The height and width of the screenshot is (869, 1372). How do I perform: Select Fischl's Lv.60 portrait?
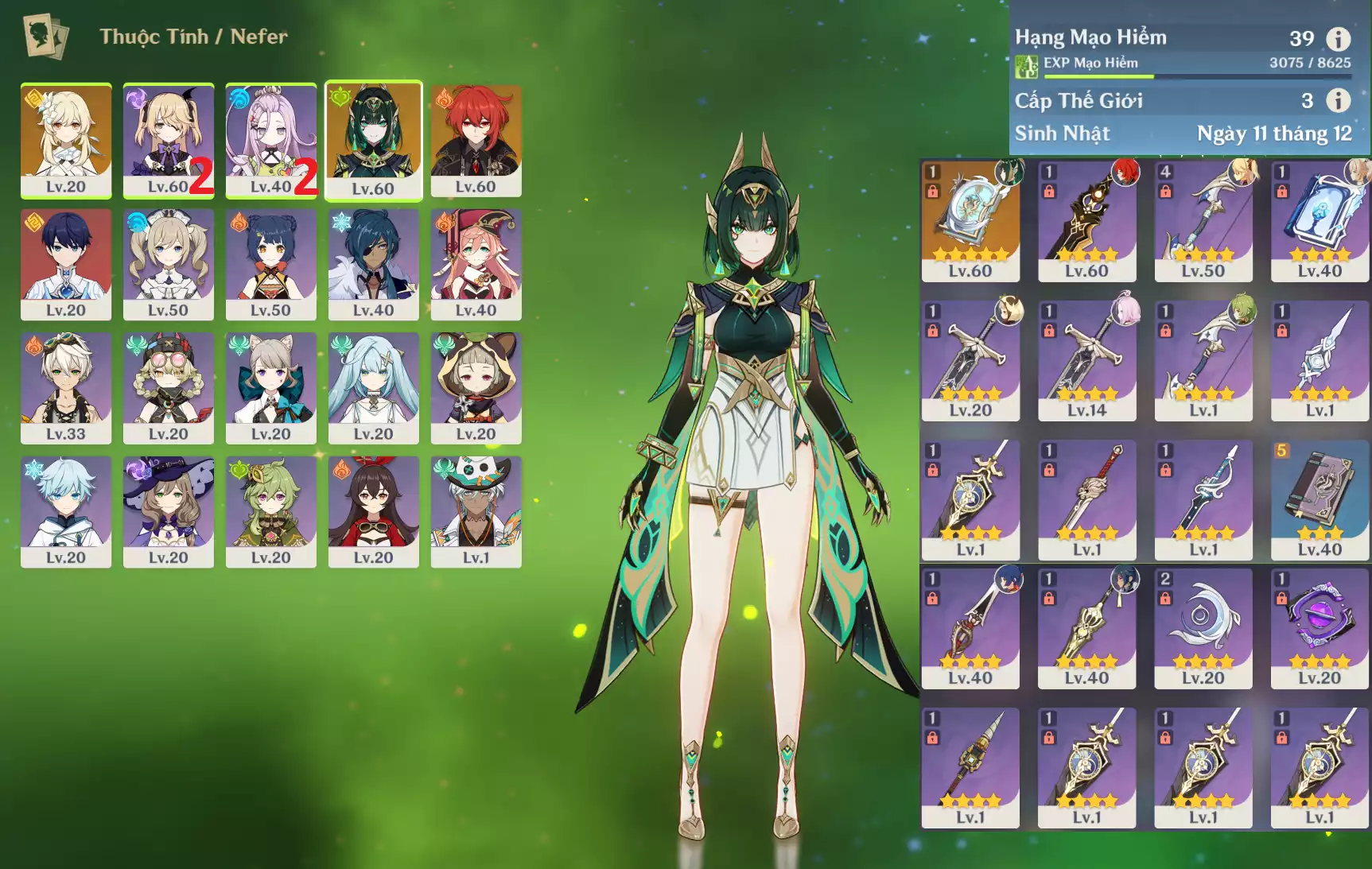click(168, 140)
